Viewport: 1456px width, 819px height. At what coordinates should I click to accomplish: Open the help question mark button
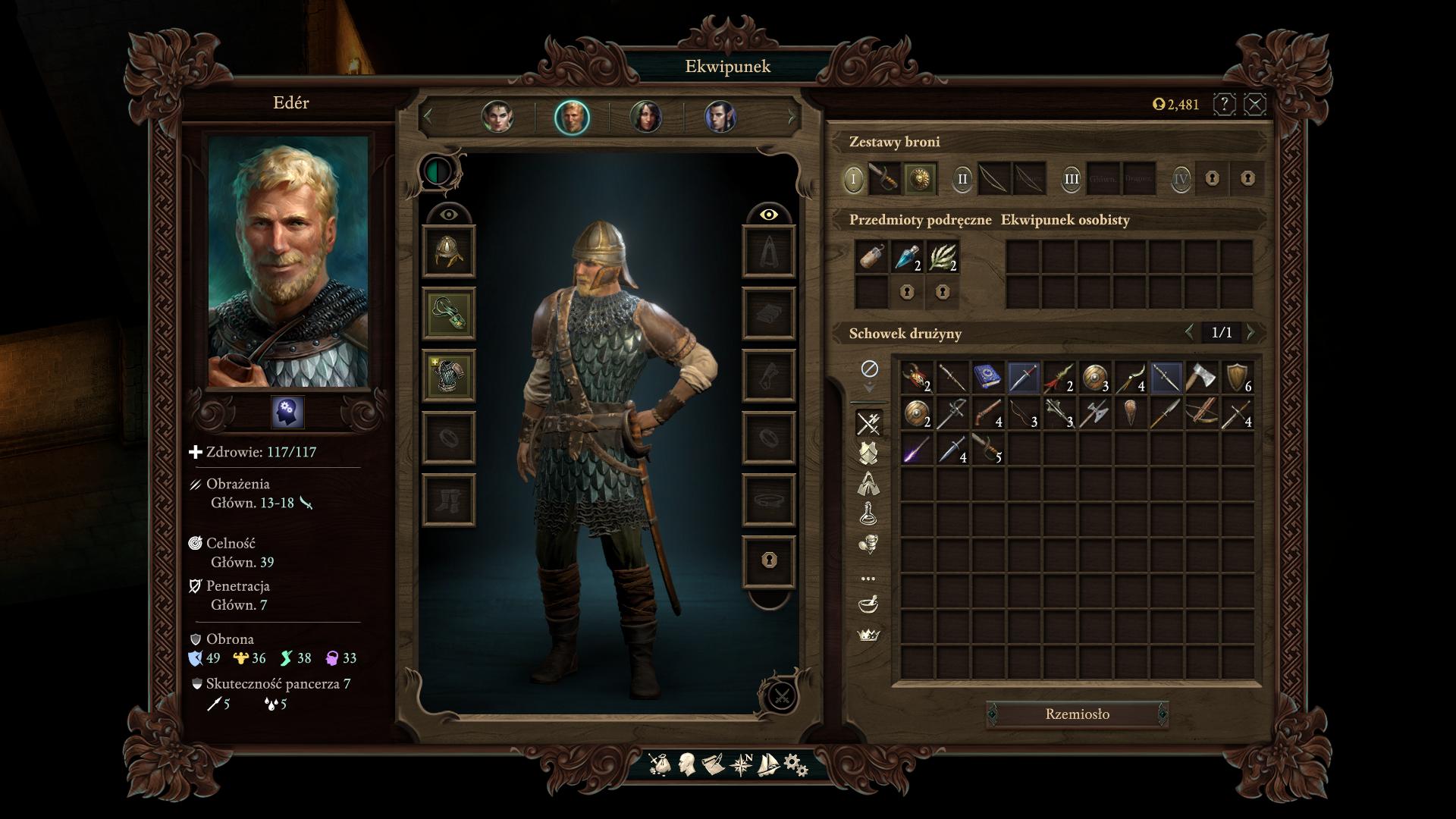click(1224, 104)
